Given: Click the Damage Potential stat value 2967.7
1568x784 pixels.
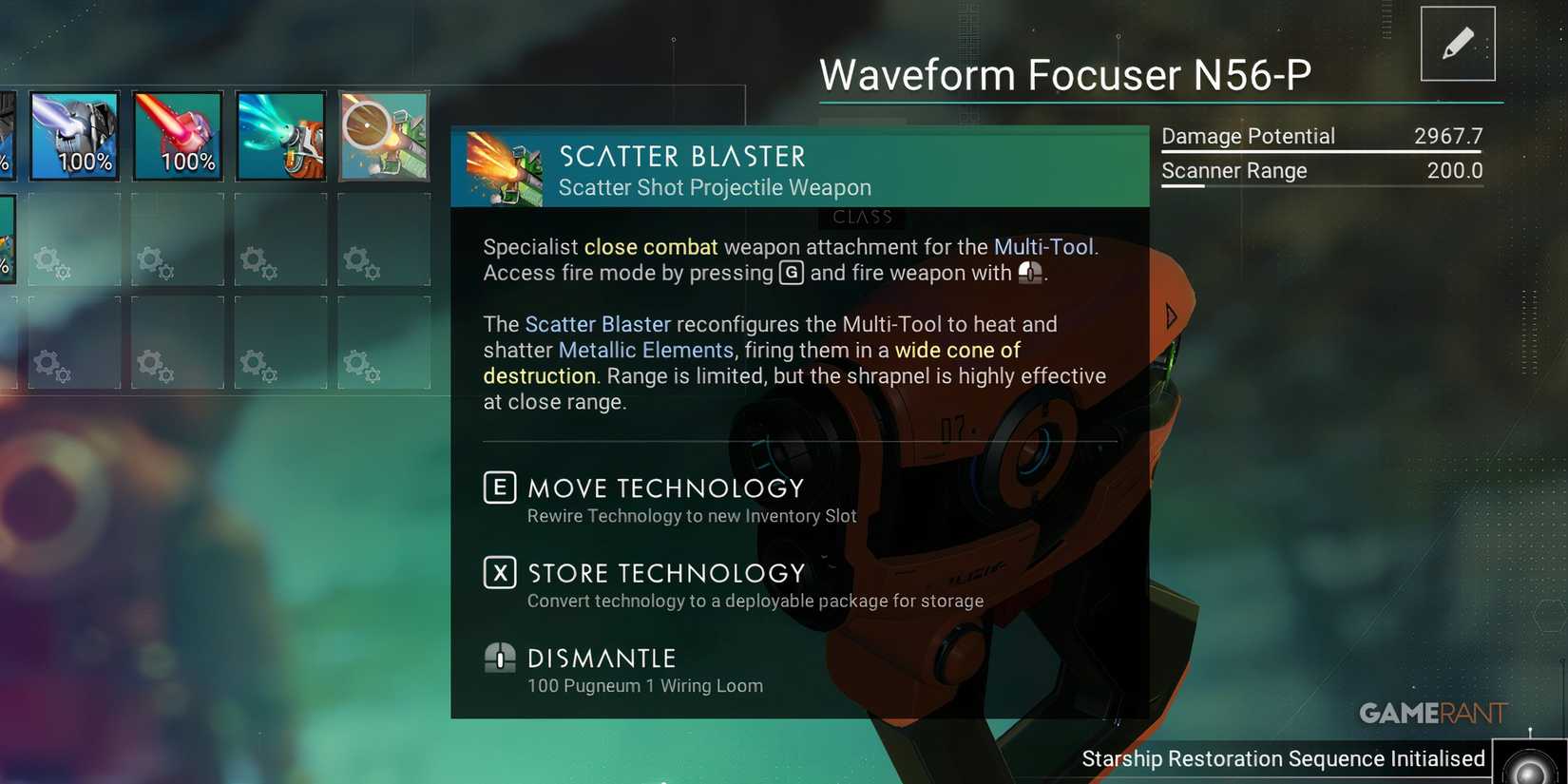Looking at the screenshot, I should pyautogui.click(x=1448, y=136).
